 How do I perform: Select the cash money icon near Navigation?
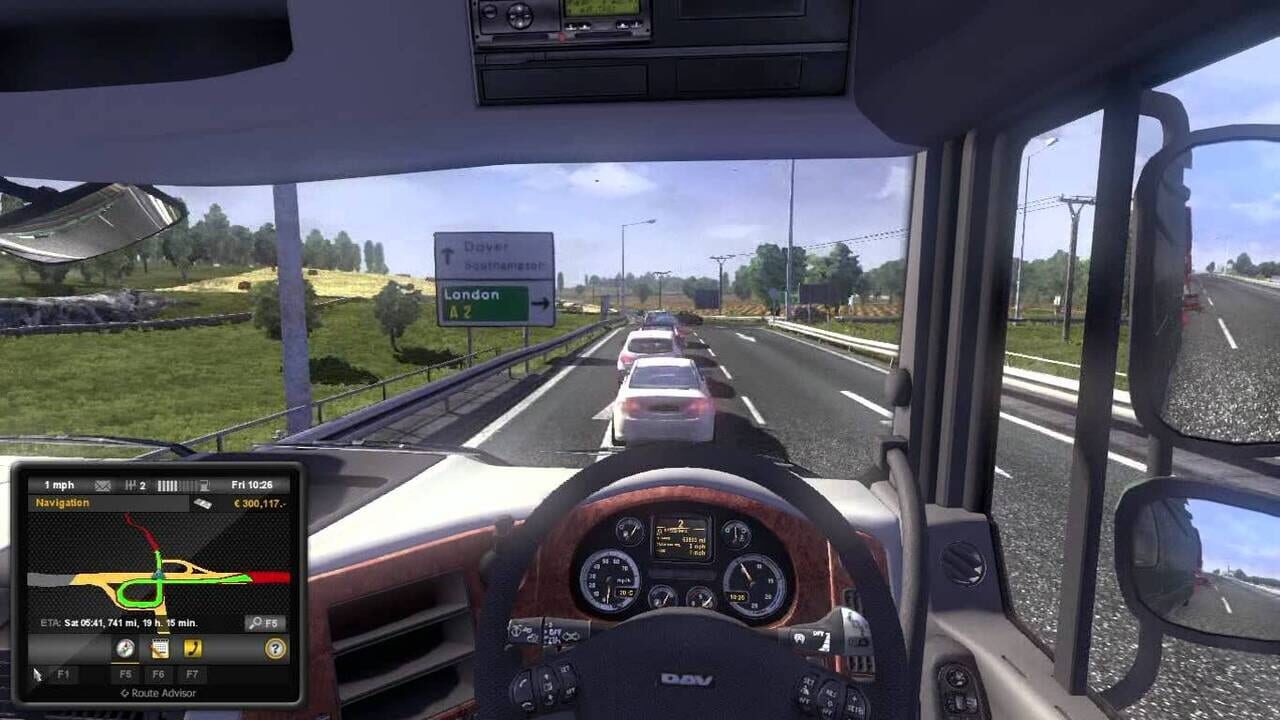204,503
